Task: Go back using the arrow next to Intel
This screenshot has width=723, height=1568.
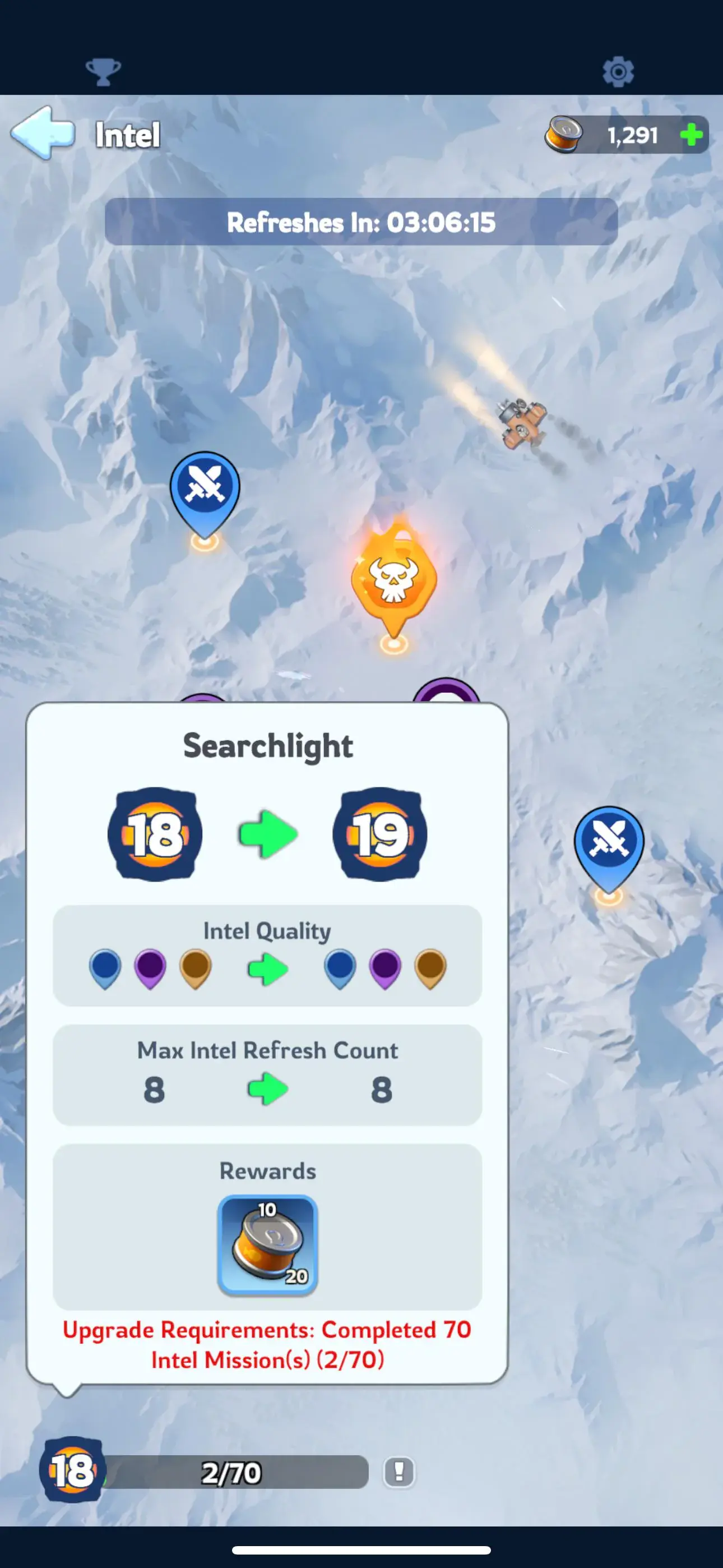Action: 43,135
